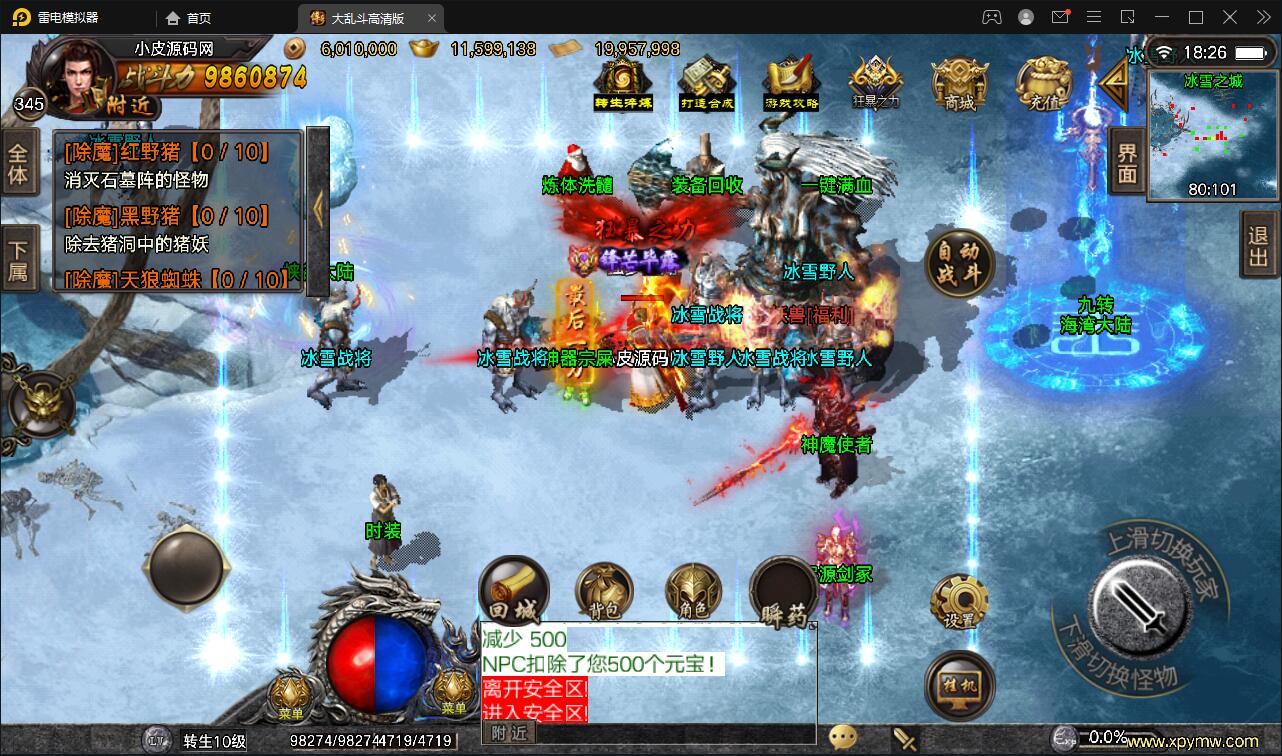This screenshot has width=1282, height=756.
Task: Collapse the minimap via the golden arrow
Action: 1117,85
